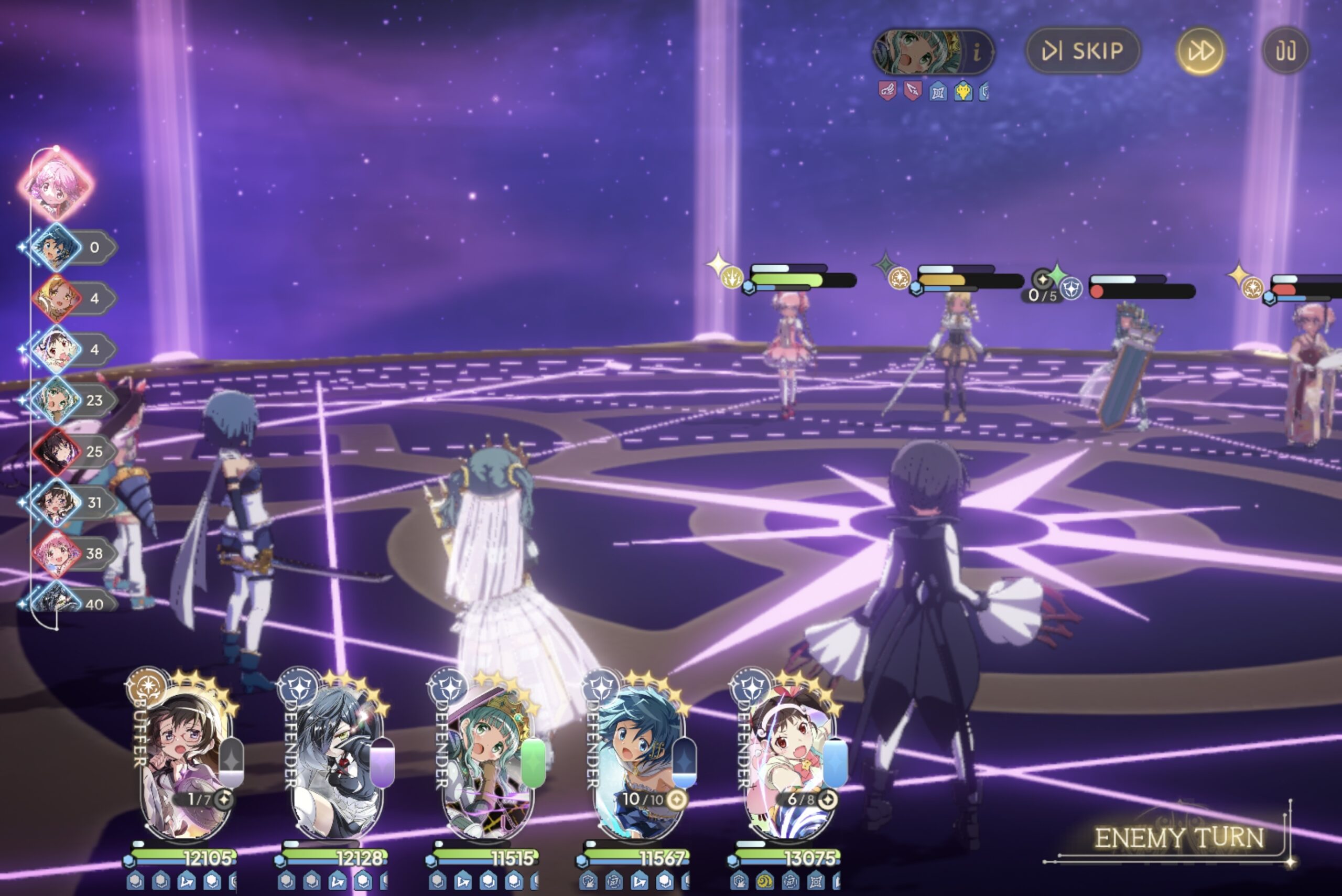Image resolution: width=1342 pixels, height=896 pixels.
Task: Tap the turn order portrait numbered 38
Action: pyautogui.click(x=57, y=553)
